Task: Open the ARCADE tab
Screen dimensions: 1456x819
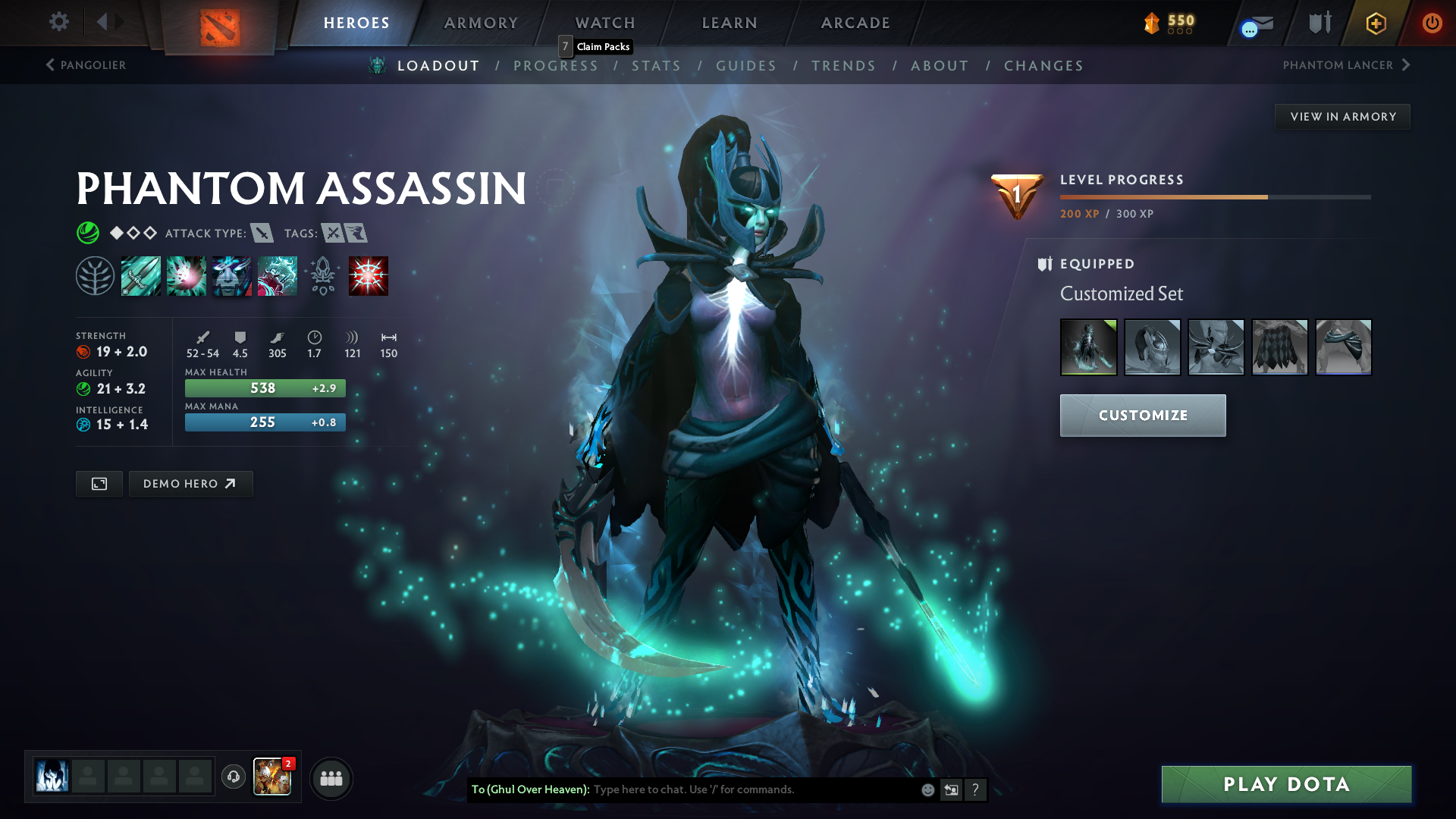Action: click(x=855, y=23)
